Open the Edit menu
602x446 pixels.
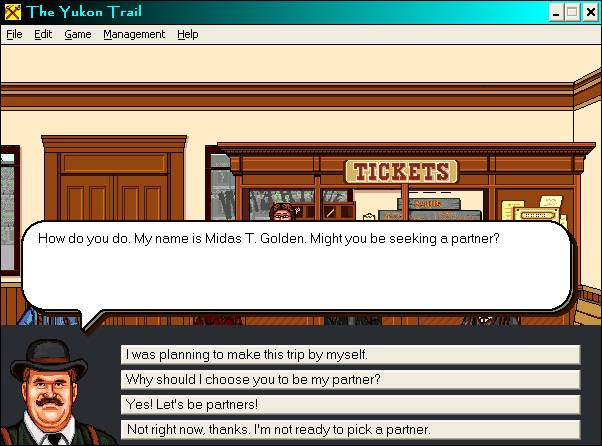pos(43,34)
